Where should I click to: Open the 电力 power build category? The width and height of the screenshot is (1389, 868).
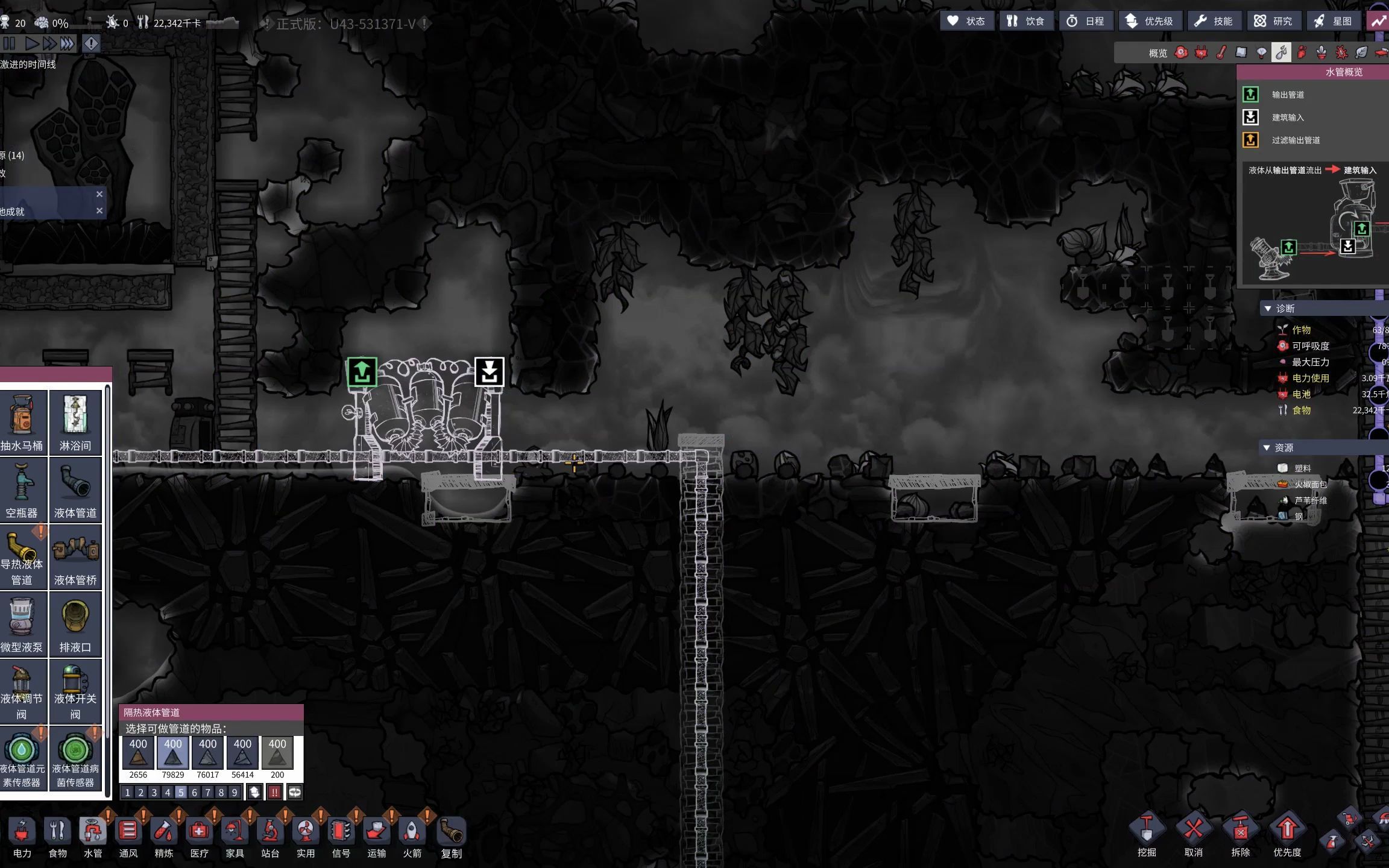coord(22,837)
